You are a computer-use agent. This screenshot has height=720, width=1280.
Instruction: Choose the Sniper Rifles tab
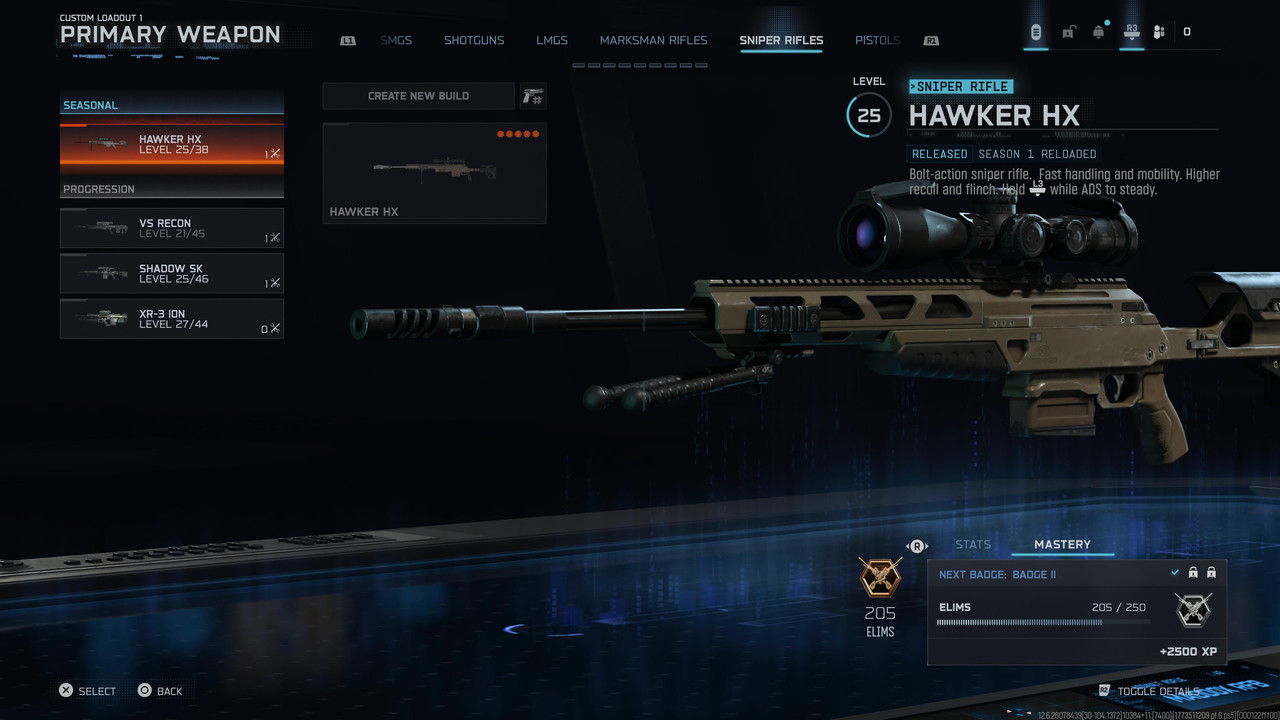781,41
